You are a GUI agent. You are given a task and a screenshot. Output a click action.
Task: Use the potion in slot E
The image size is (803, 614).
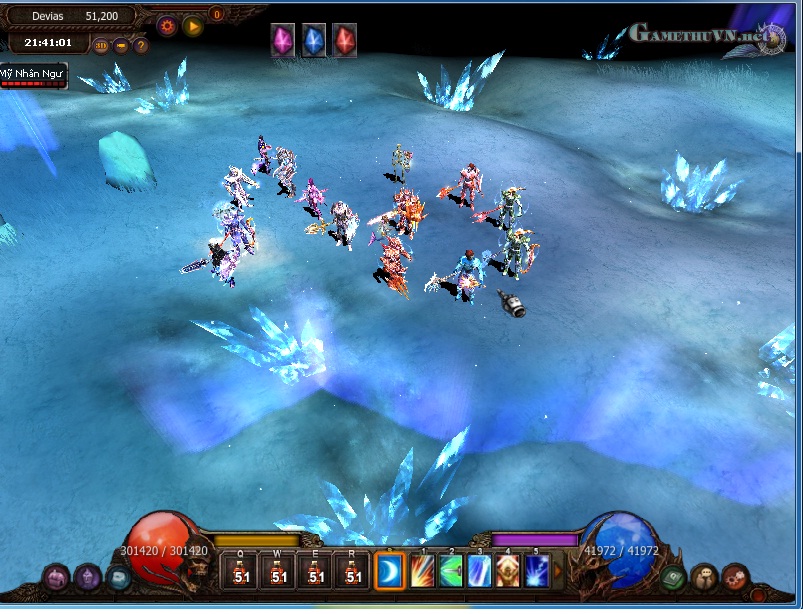[x=316, y=571]
